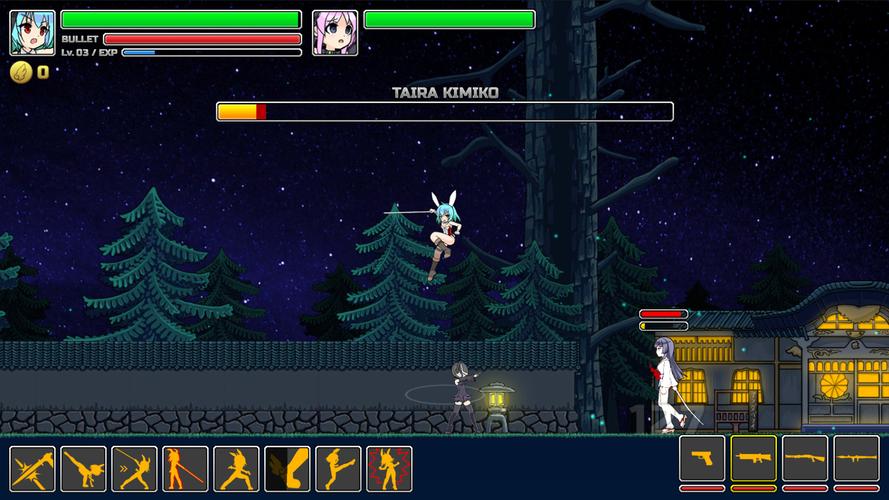Choose the rocket launcher slot
Viewport: 889px width, 500px height.
[857, 458]
